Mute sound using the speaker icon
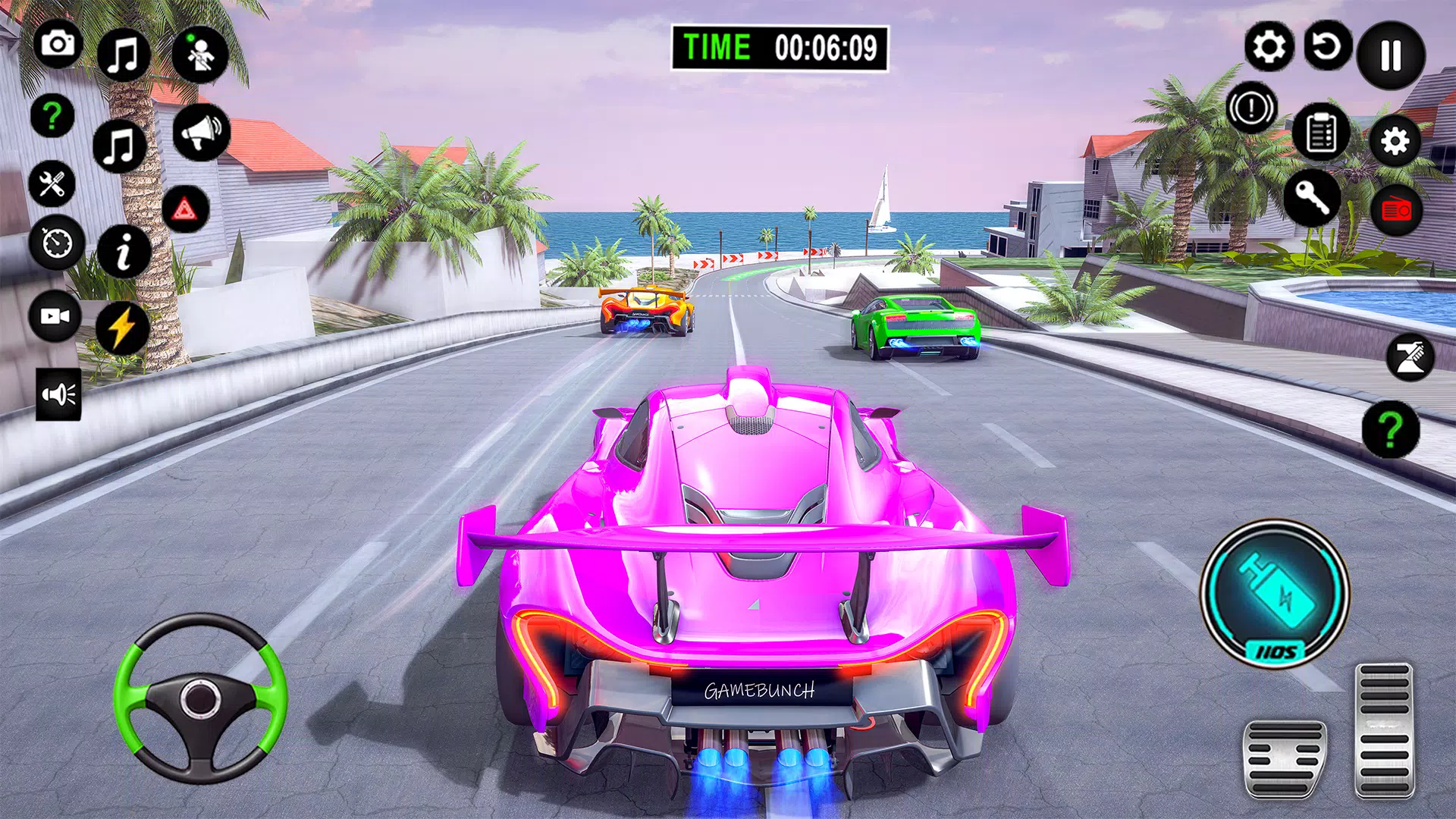The image size is (1456, 819). tap(57, 393)
